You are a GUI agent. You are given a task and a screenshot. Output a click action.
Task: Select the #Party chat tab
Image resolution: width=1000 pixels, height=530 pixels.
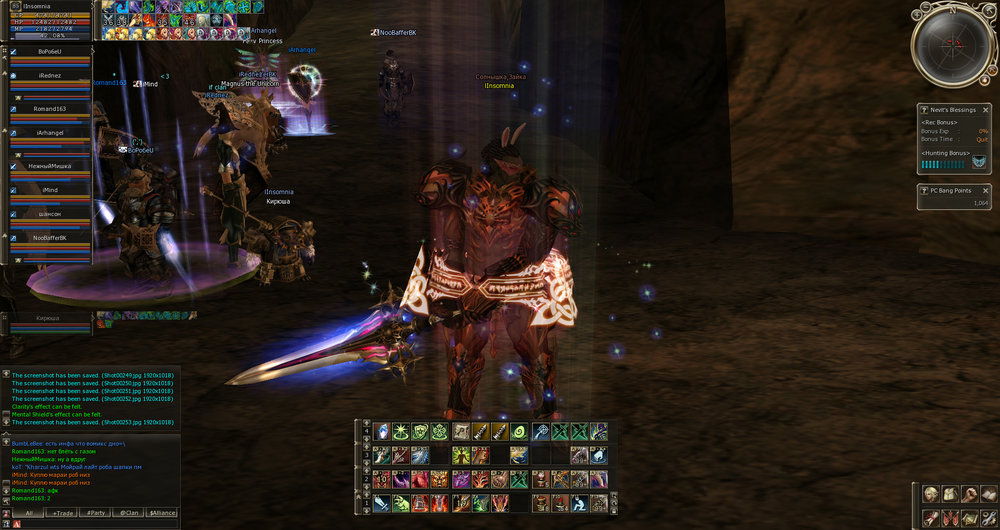96,512
